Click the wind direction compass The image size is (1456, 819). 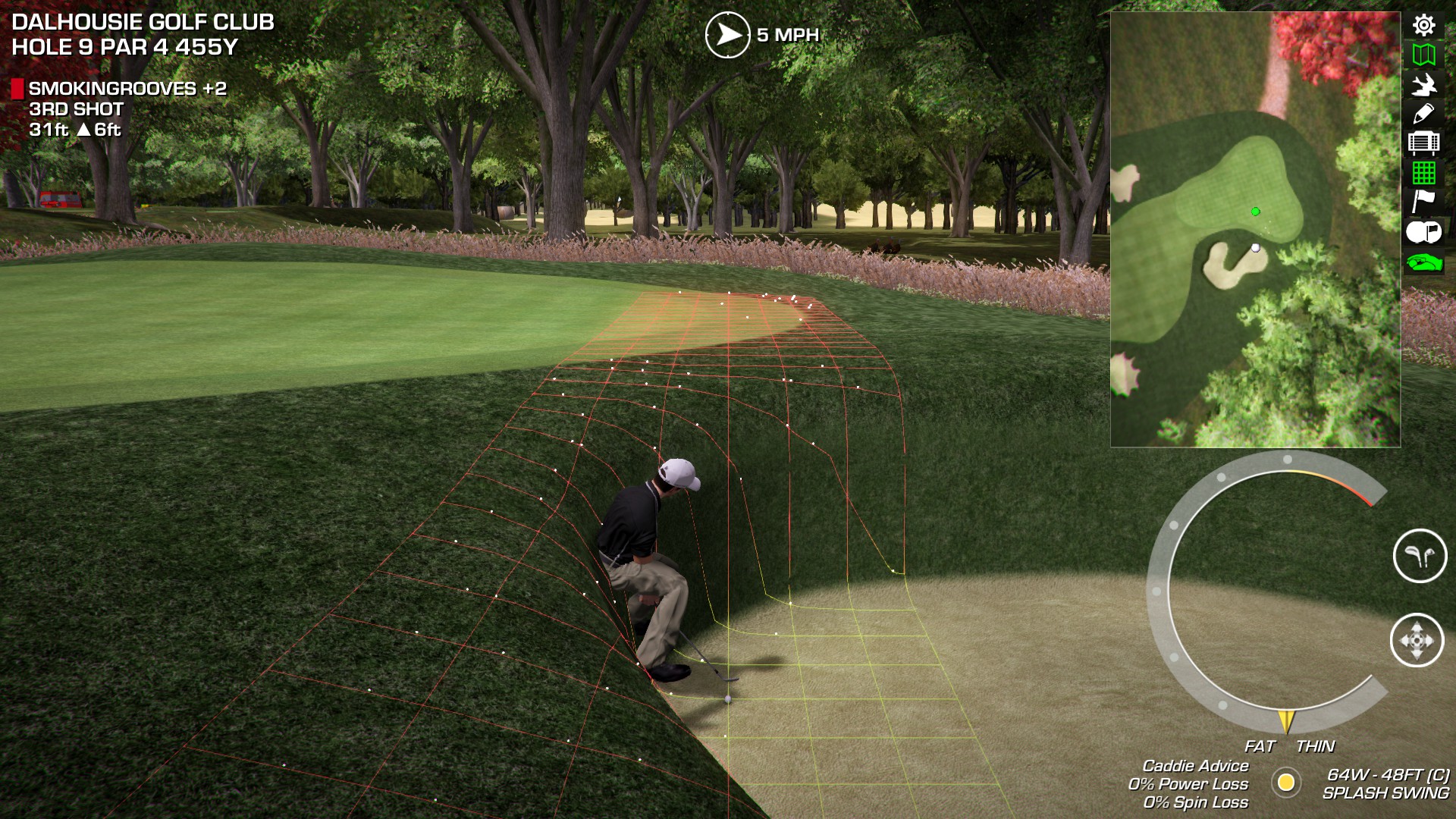point(727,35)
